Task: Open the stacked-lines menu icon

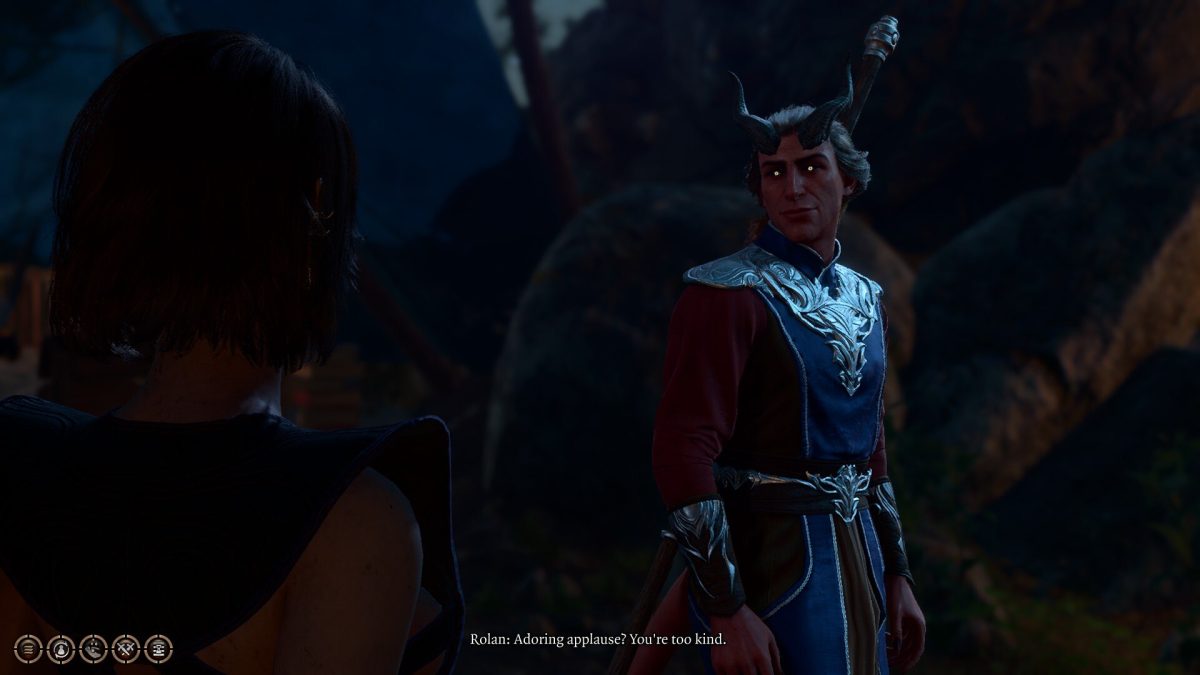Action: pos(28,648)
